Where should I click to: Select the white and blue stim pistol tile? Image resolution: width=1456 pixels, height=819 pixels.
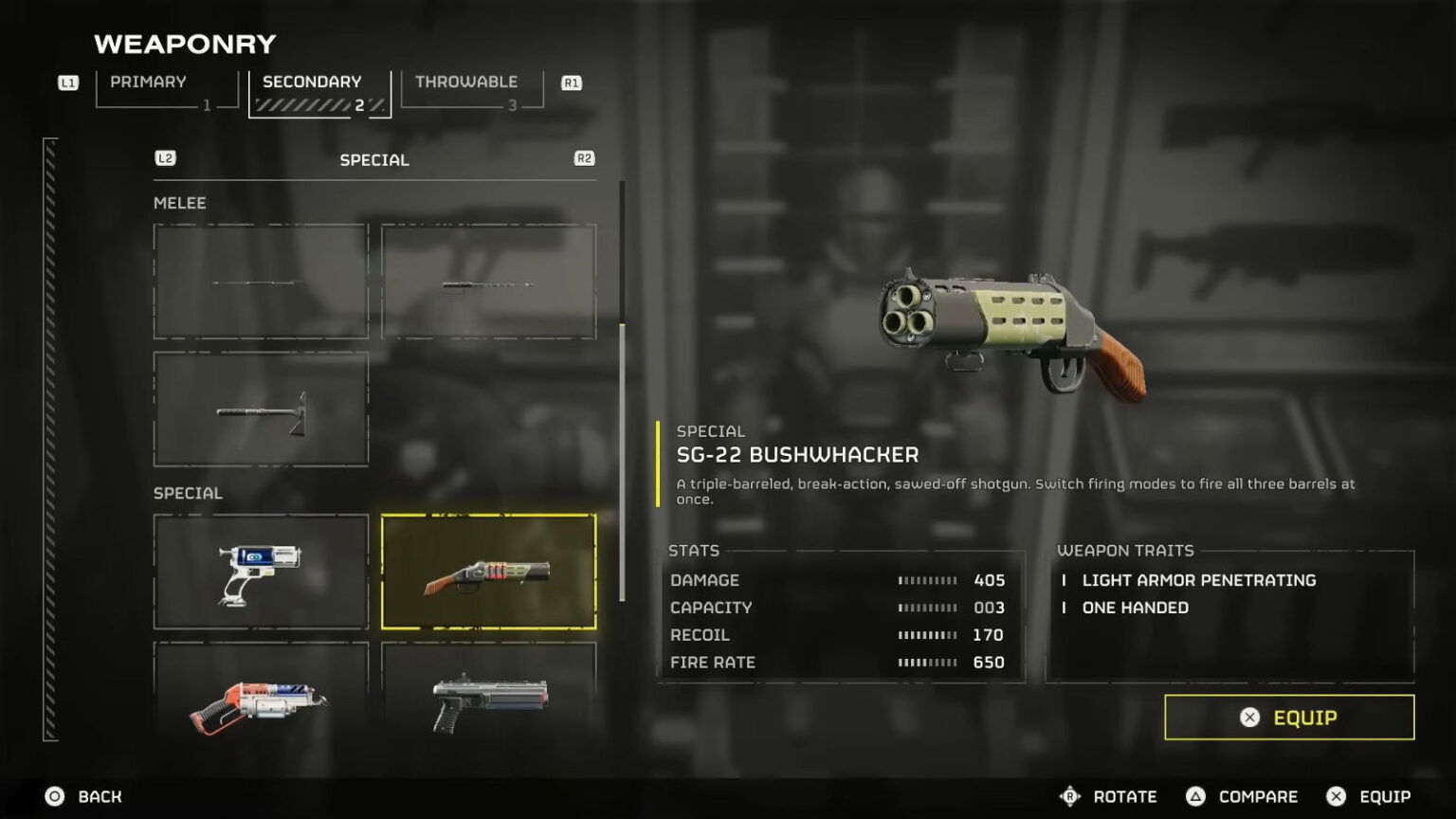coord(261,572)
